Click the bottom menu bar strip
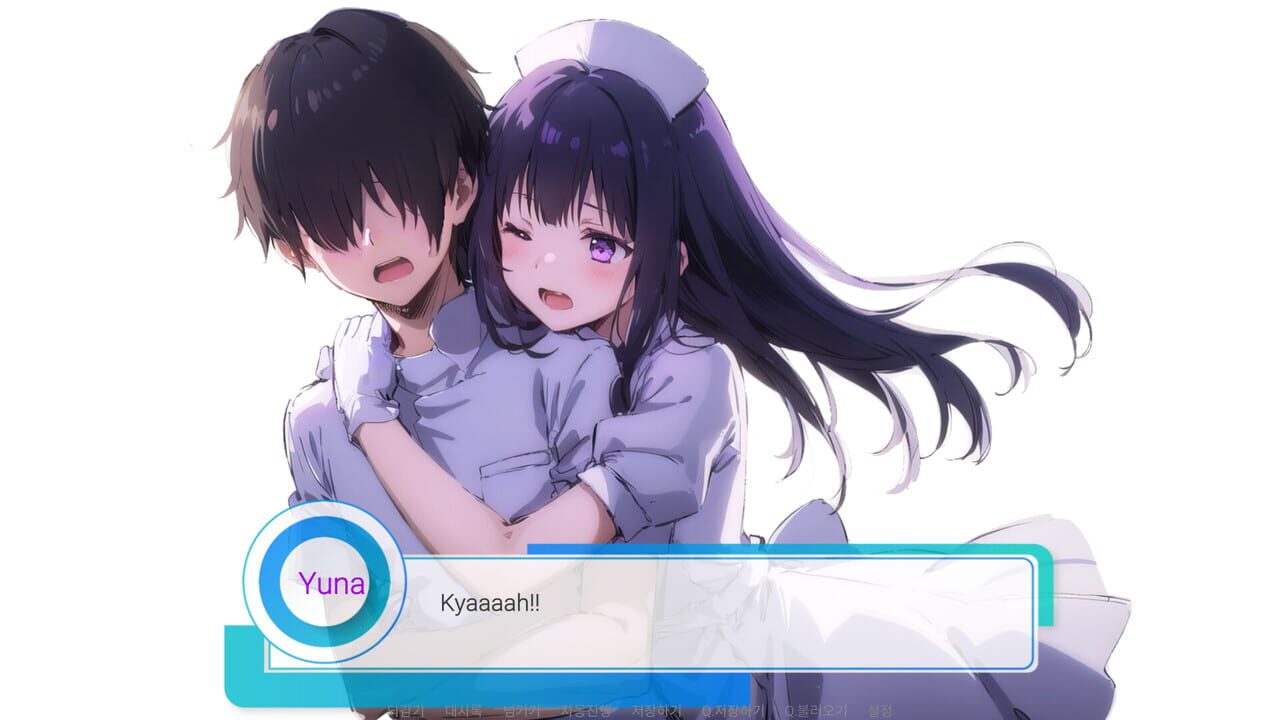 coord(640,712)
